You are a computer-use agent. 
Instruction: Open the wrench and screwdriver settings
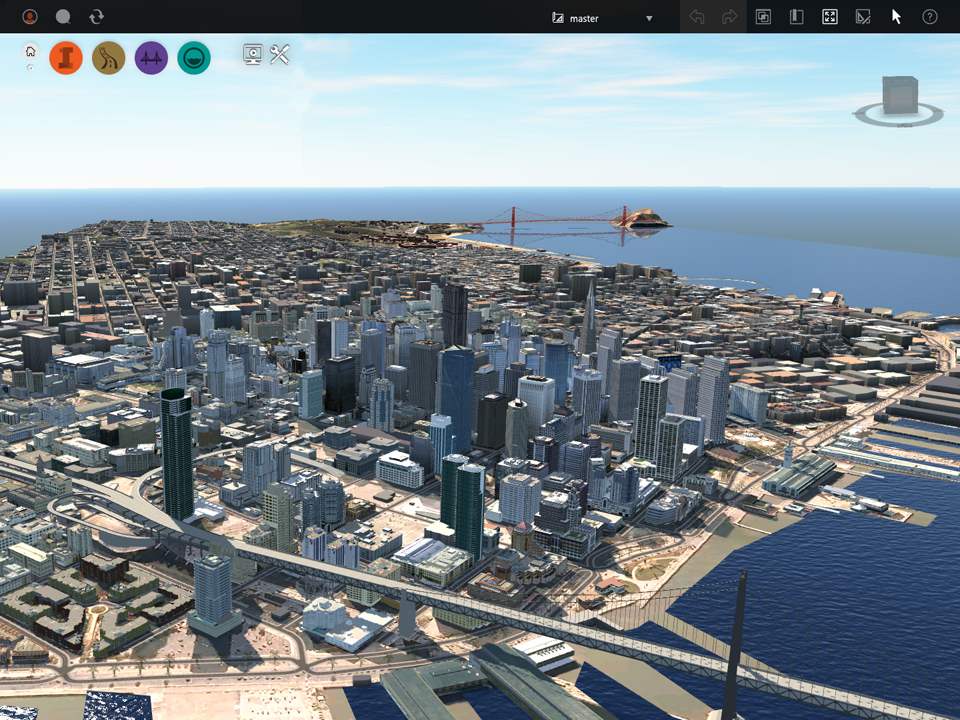279,55
